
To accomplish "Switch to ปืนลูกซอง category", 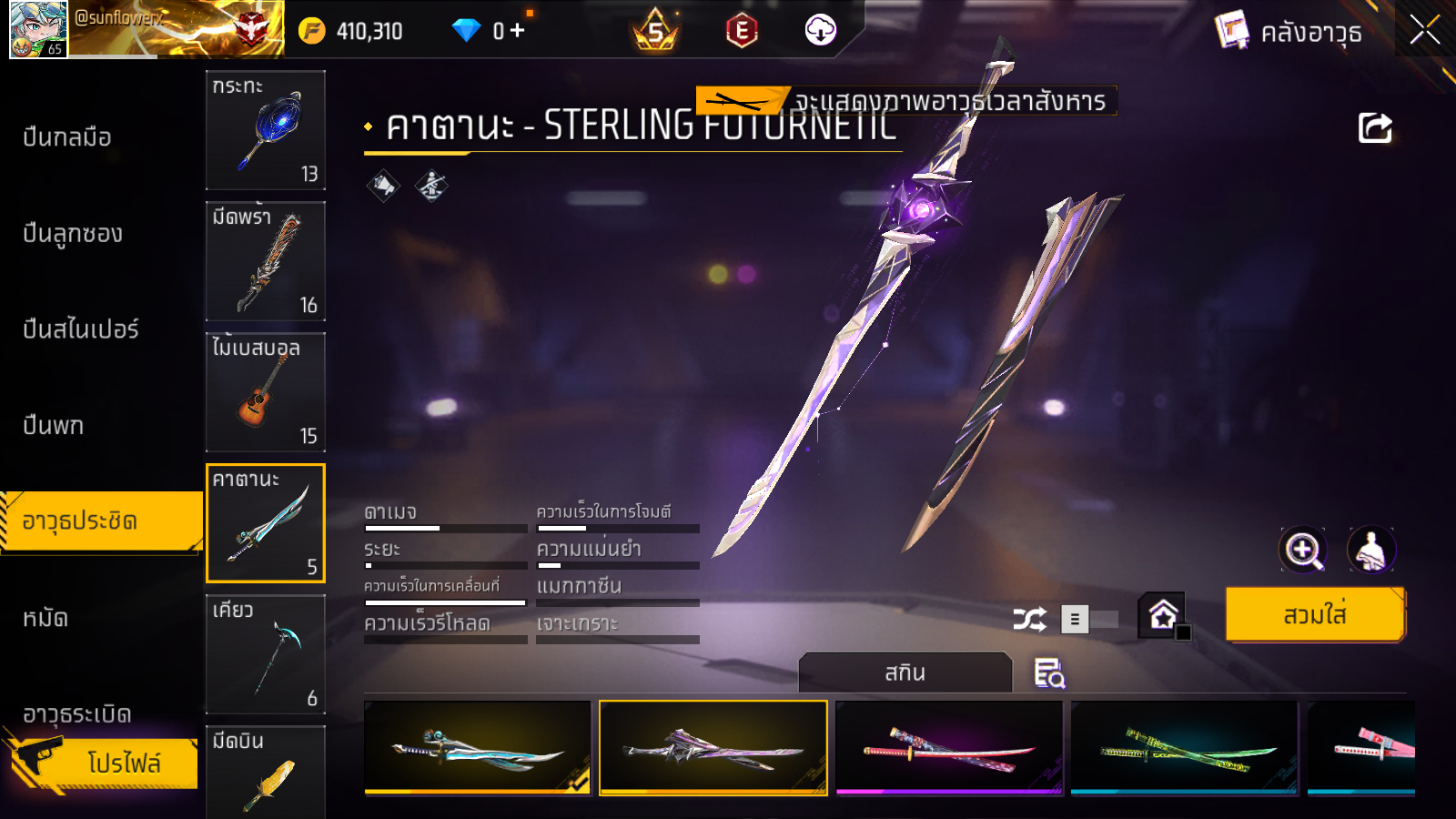I will [73, 234].
